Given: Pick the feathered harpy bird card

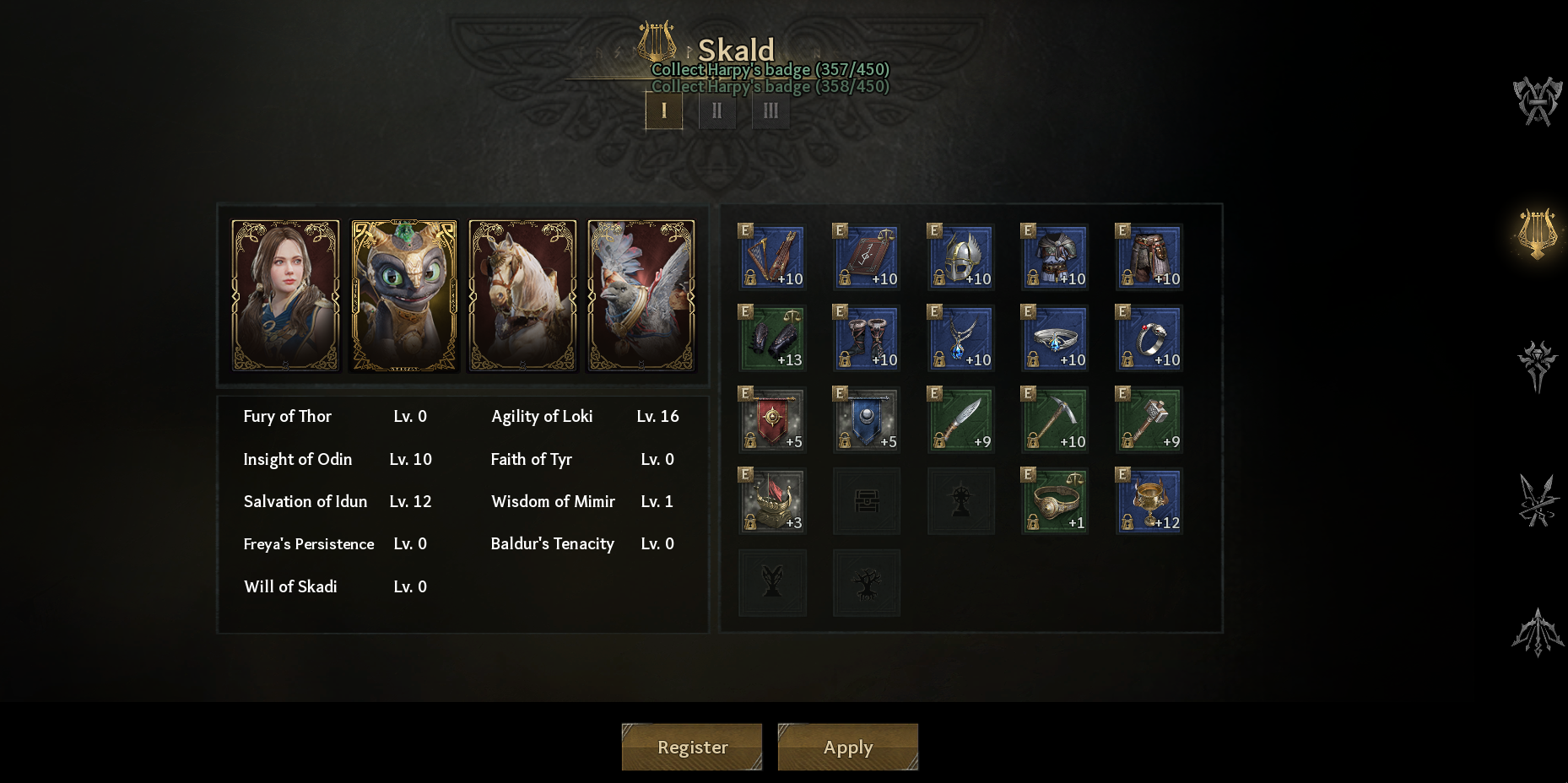Looking at the screenshot, I should (x=641, y=295).
